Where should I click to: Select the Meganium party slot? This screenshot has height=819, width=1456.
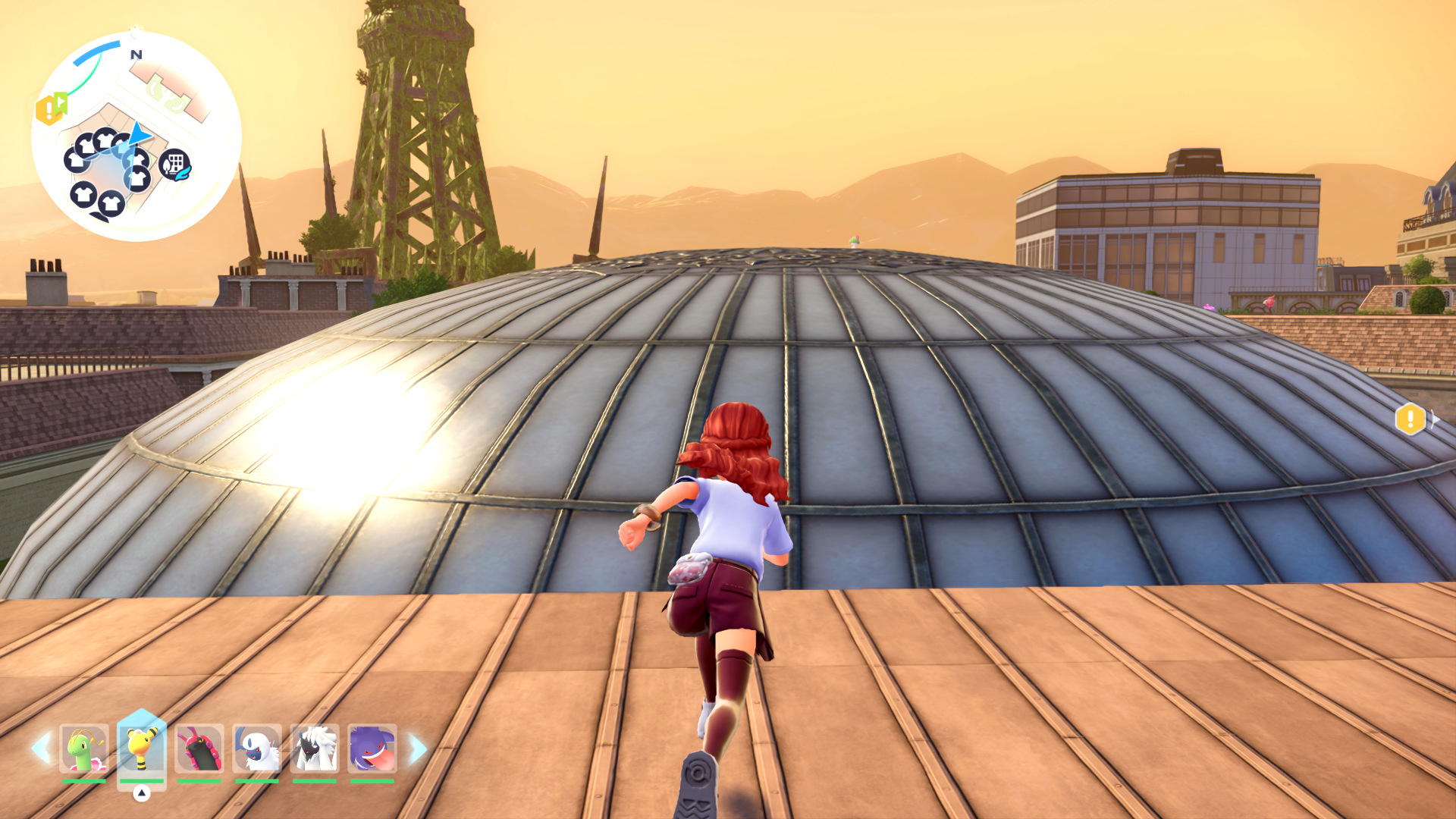[84, 749]
